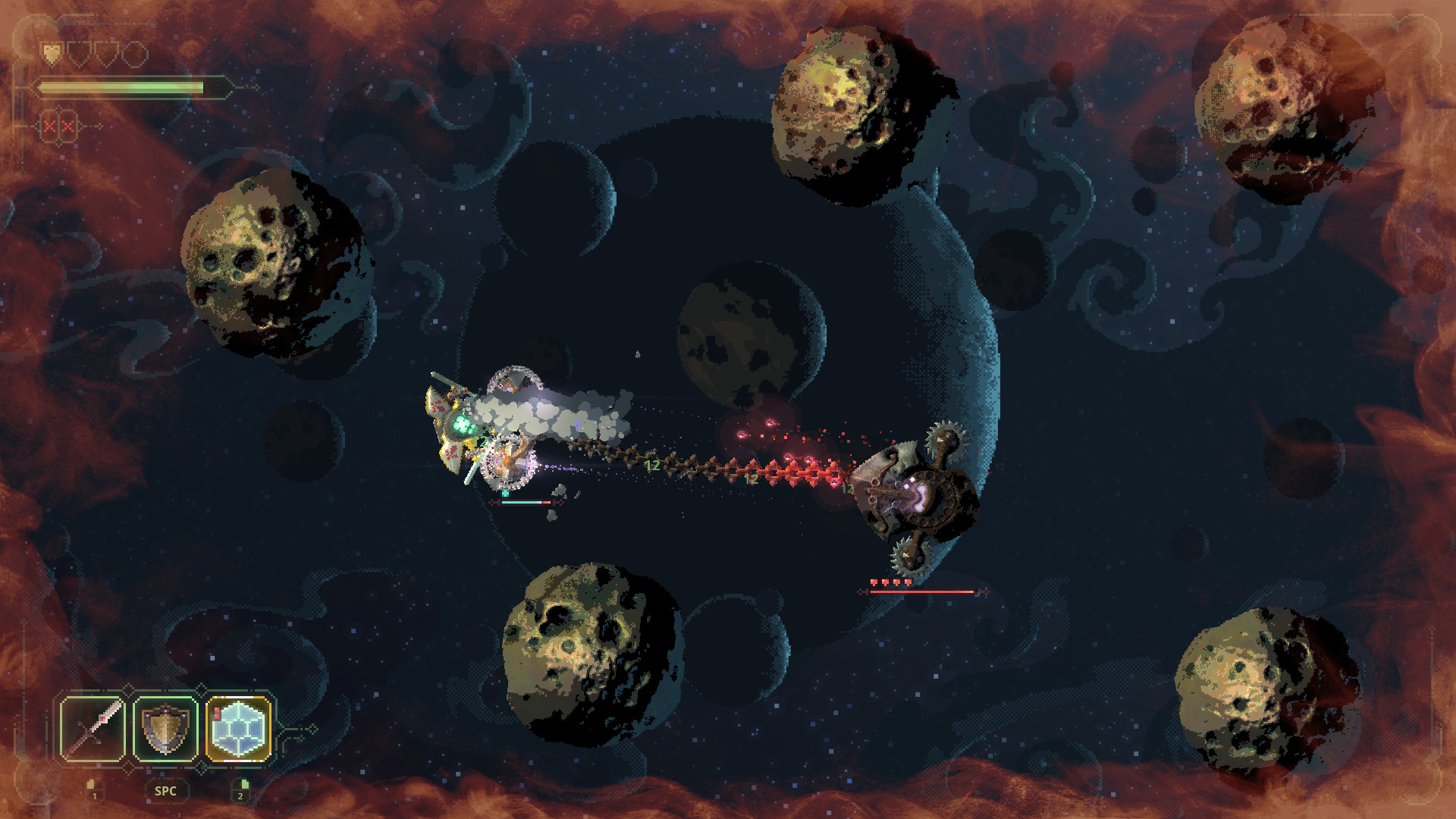The image size is (1456, 819).
Task: Toggle the highlighted gold border on the gem slot
Action: click(237, 698)
